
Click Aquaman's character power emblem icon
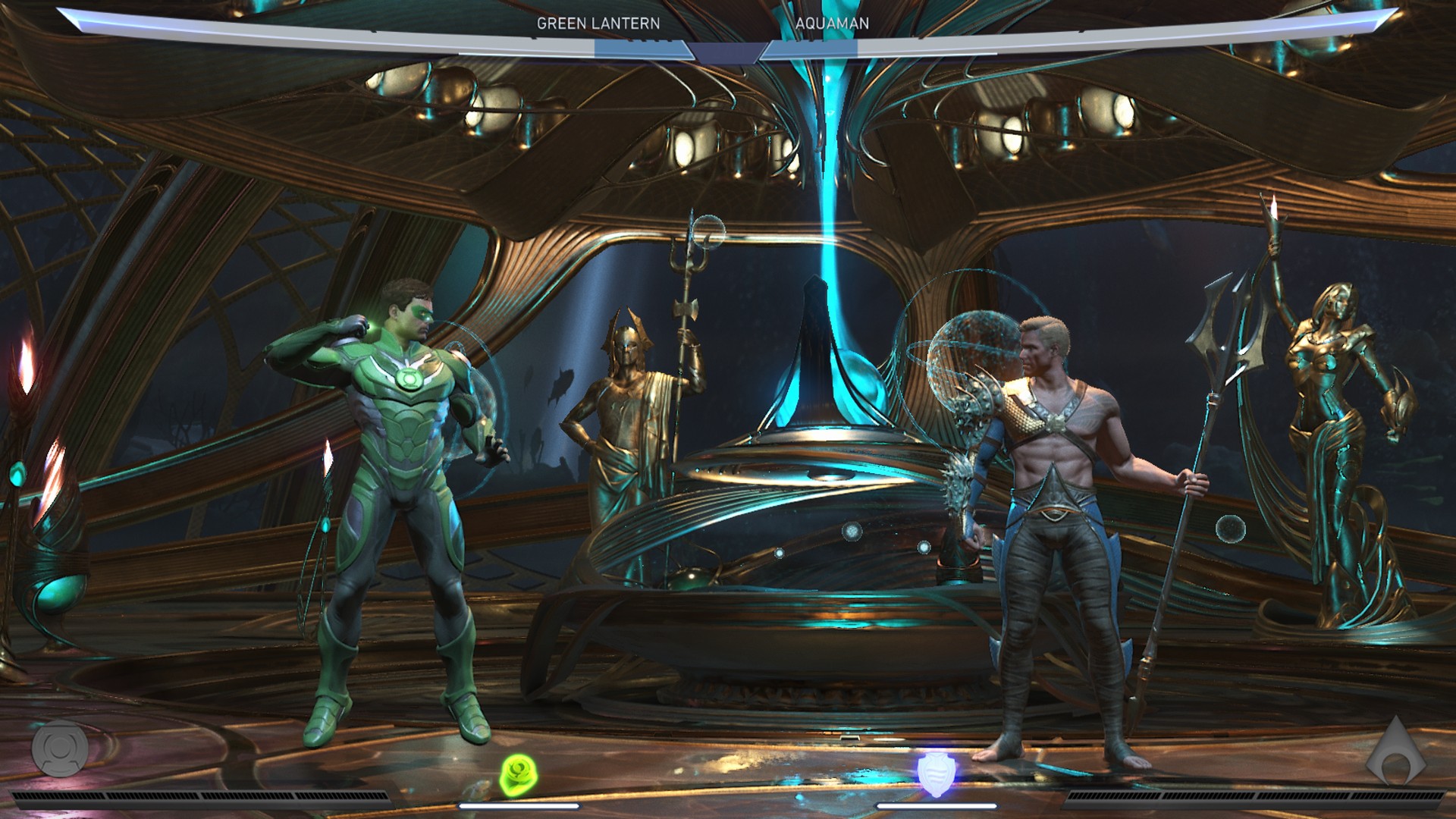(1395, 752)
